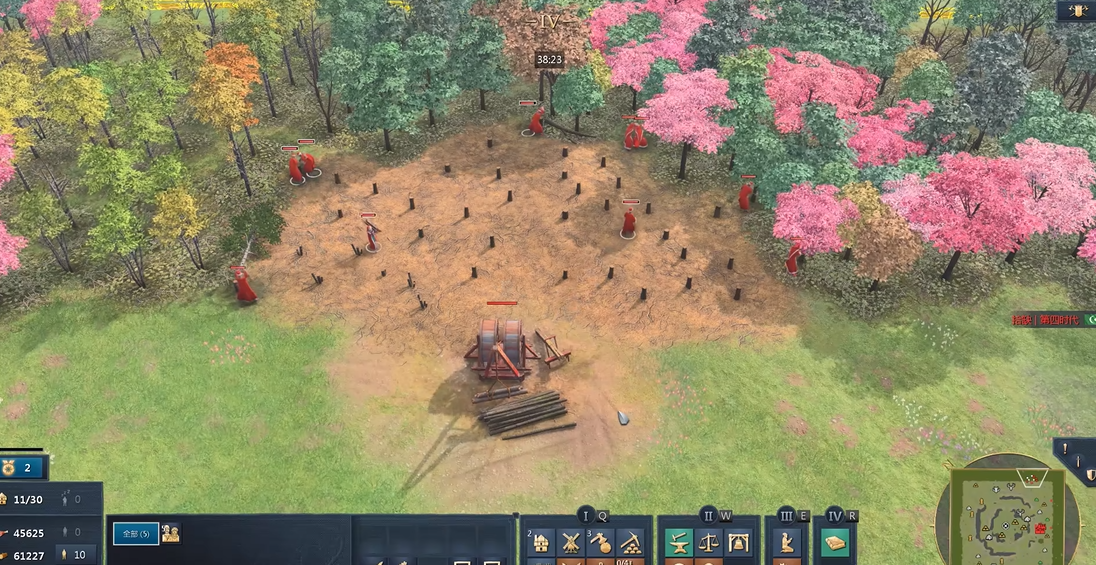This screenshot has width=1096, height=565.
Task: Build a house from Age I buildings
Action: (541, 543)
